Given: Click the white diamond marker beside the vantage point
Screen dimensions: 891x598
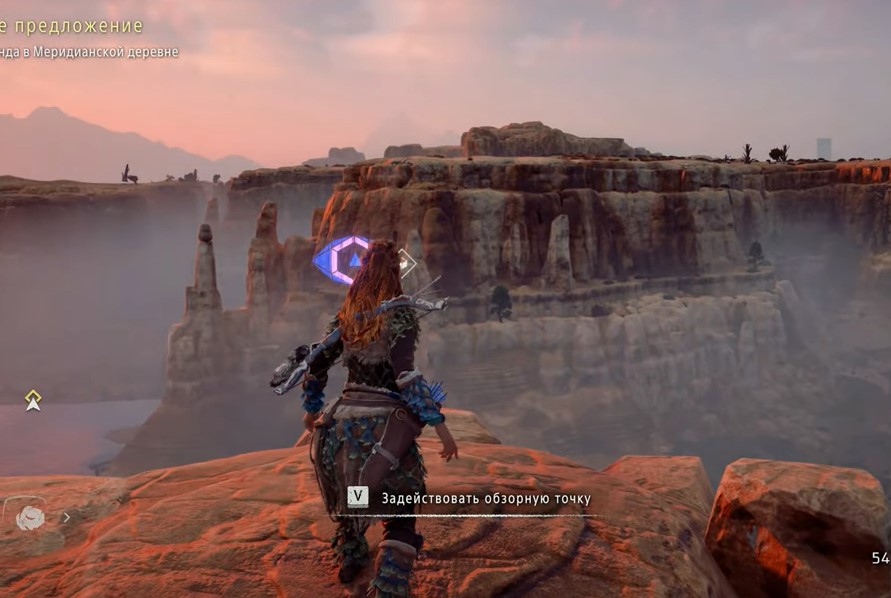Looking at the screenshot, I should coord(405,262).
